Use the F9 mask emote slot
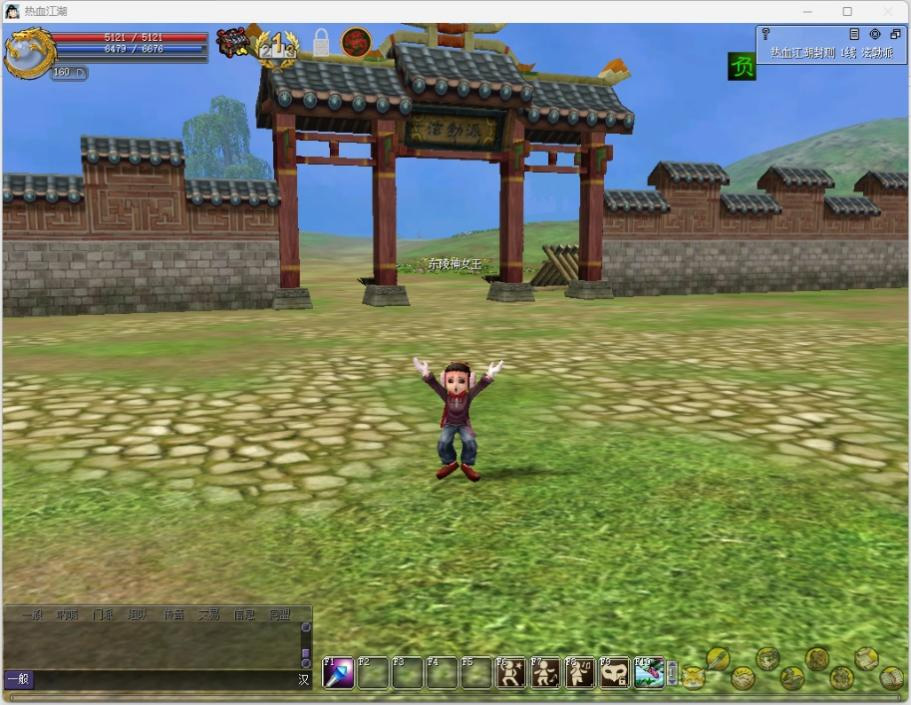Viewport: 911px width, 705px height. pos(614,673)
